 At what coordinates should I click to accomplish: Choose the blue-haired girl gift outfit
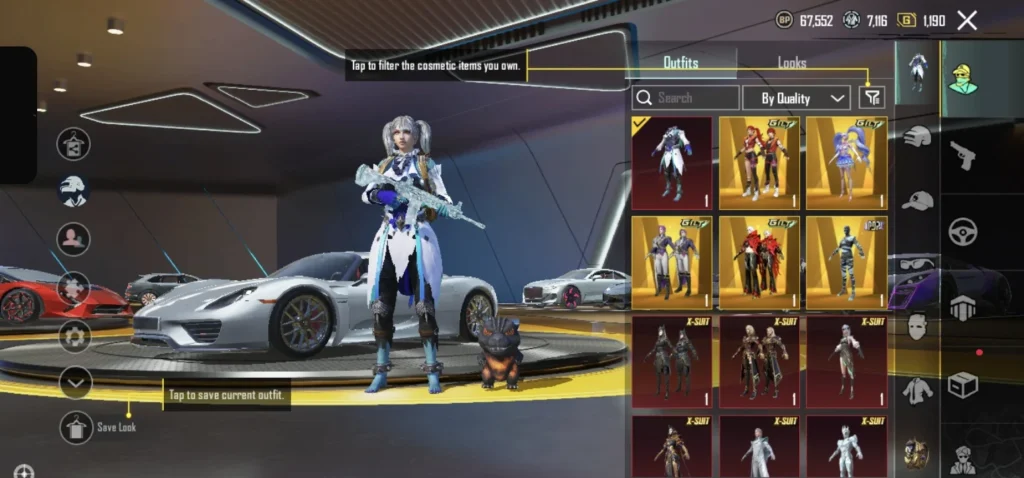pyautogui.click(x=847, y=163)
